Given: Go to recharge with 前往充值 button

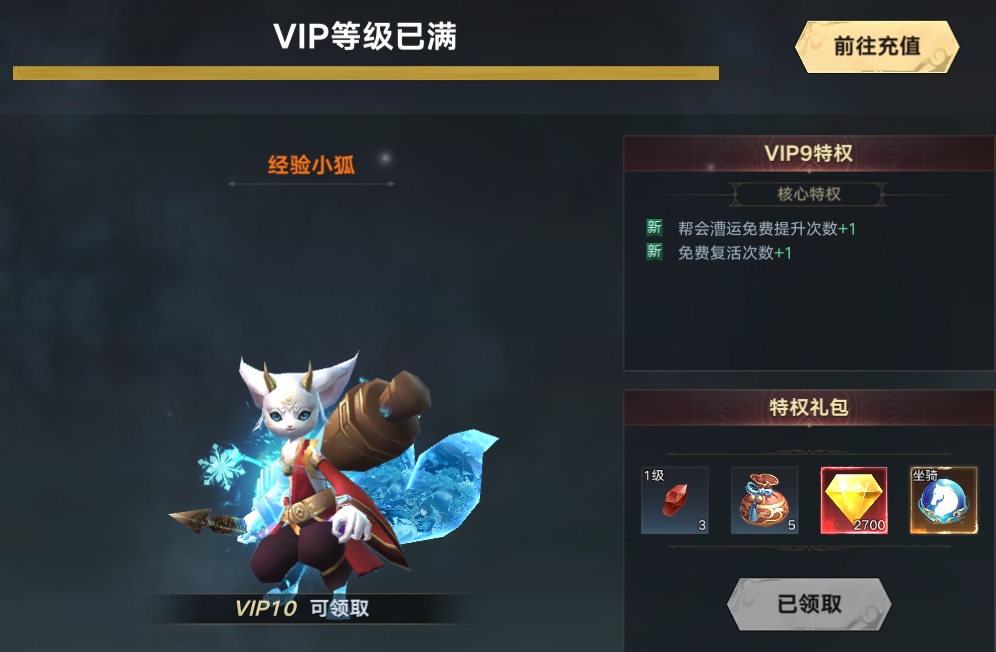Looking at the screenshot, I should (877, 46).
